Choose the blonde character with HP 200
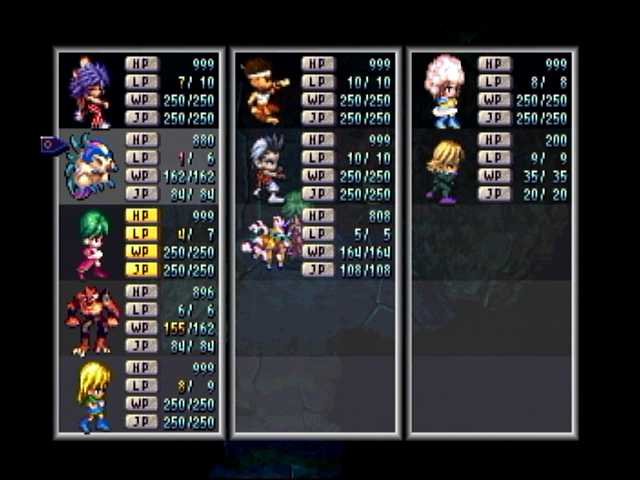The width and height of the screenshot is (640, 480). pos(444,169)
